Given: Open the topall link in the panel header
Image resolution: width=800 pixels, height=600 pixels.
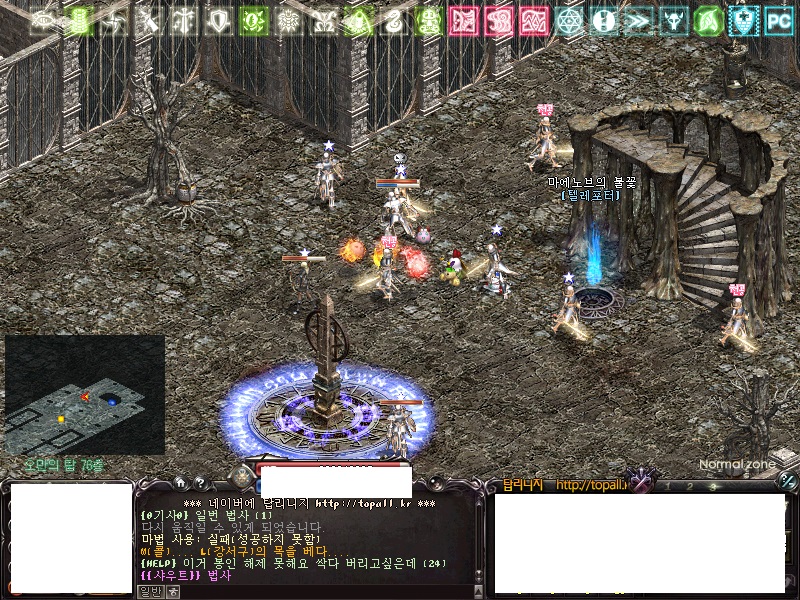Looking at the screenshot, I should click(590, 486).
